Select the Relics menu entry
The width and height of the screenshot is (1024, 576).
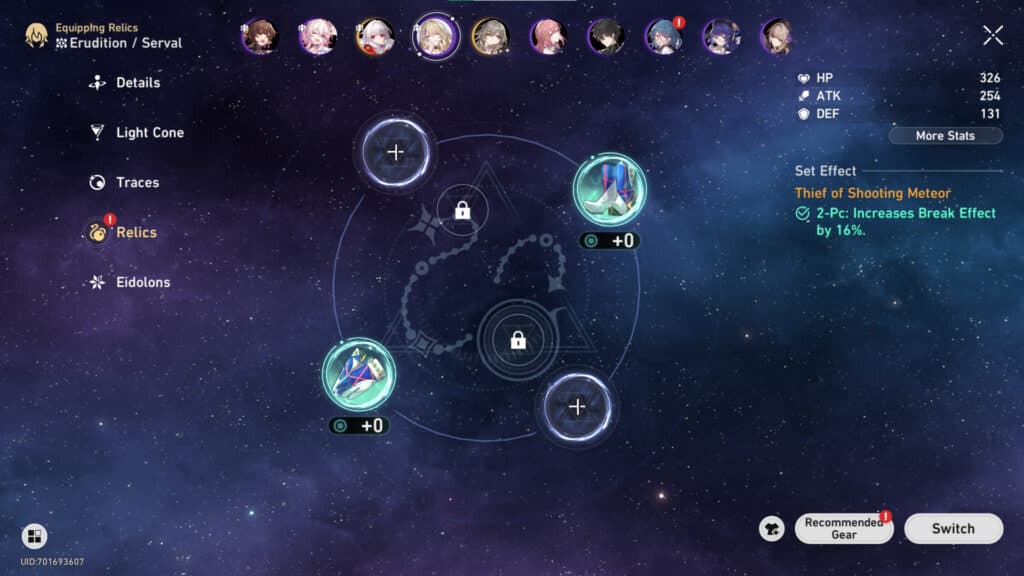136,233
